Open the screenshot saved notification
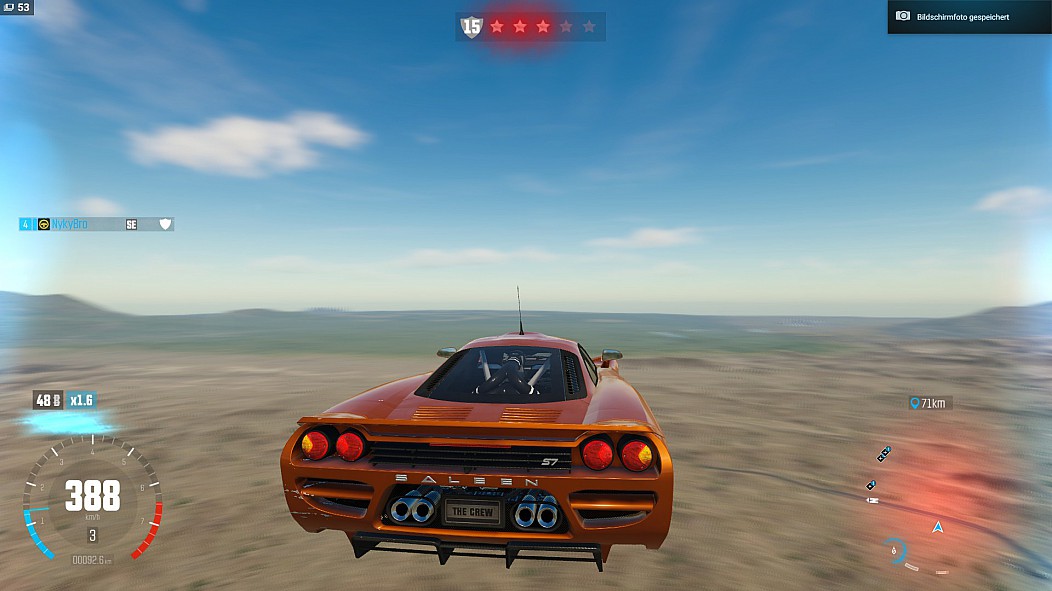The image size is (1052, 591). pyautogui.click(x=968, y=17)
